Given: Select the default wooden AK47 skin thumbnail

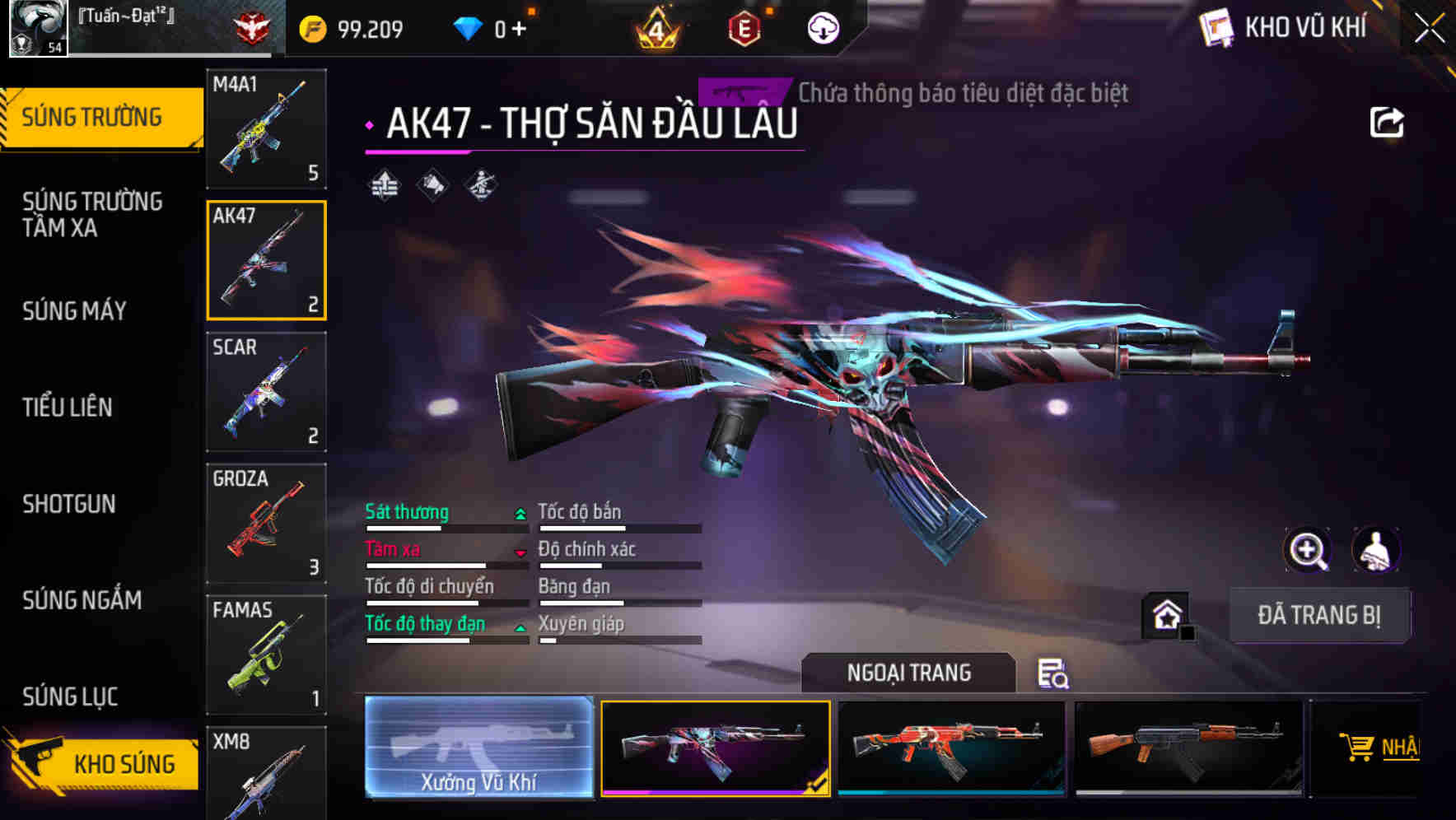Looking at the screenshot, I should pos(1189,748).
